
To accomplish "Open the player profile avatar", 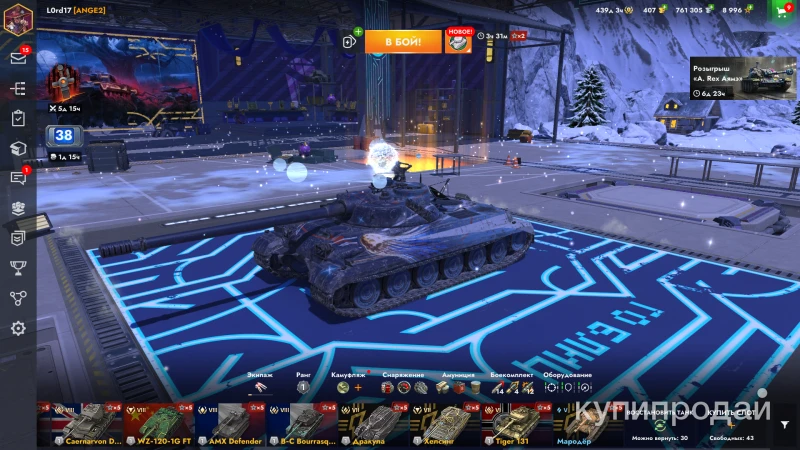I will tap(17, 20).
